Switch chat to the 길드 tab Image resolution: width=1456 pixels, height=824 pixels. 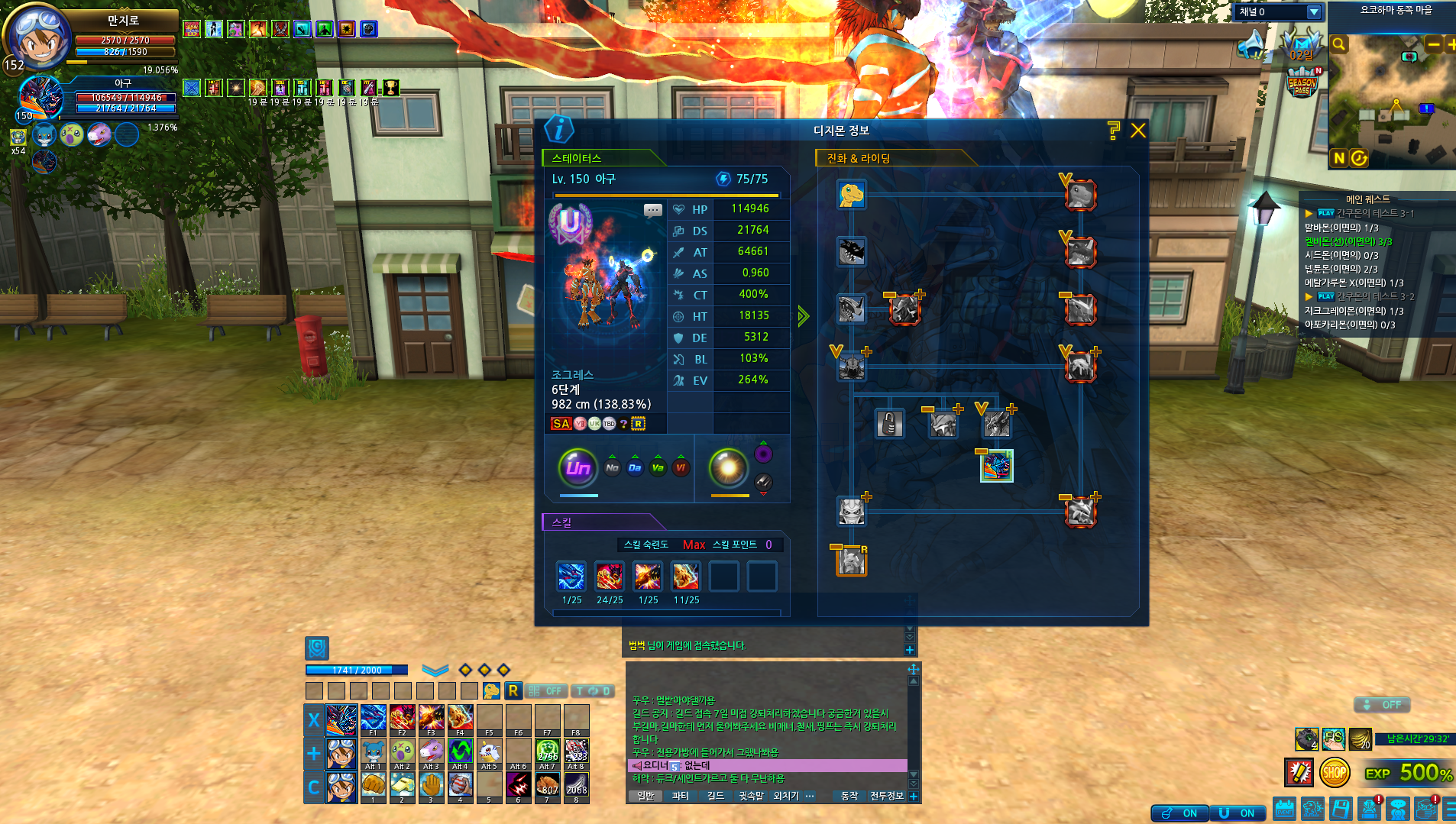(x=715, y=796)
